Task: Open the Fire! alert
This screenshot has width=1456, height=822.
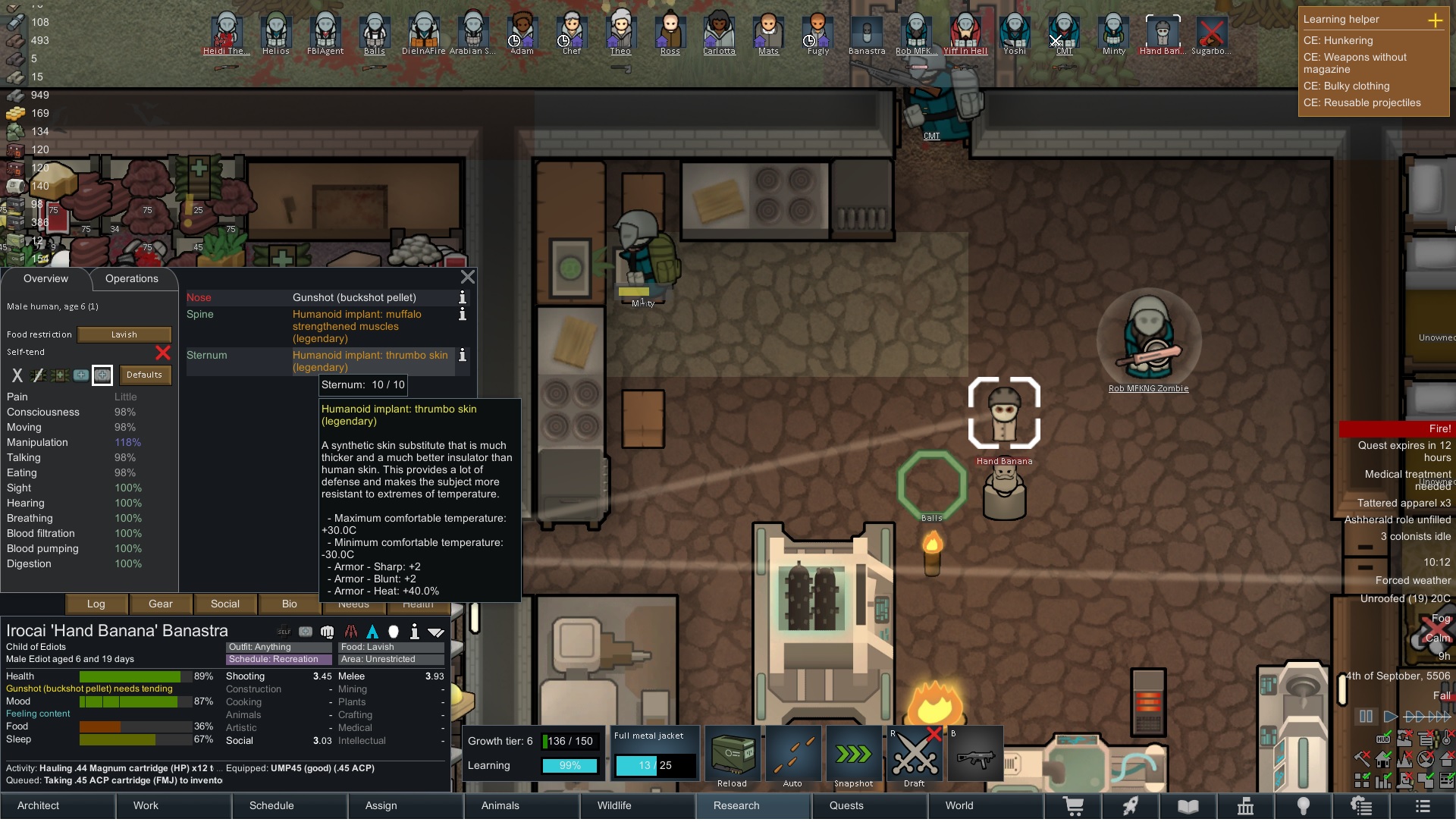Action: click(x=1397, y=429)
